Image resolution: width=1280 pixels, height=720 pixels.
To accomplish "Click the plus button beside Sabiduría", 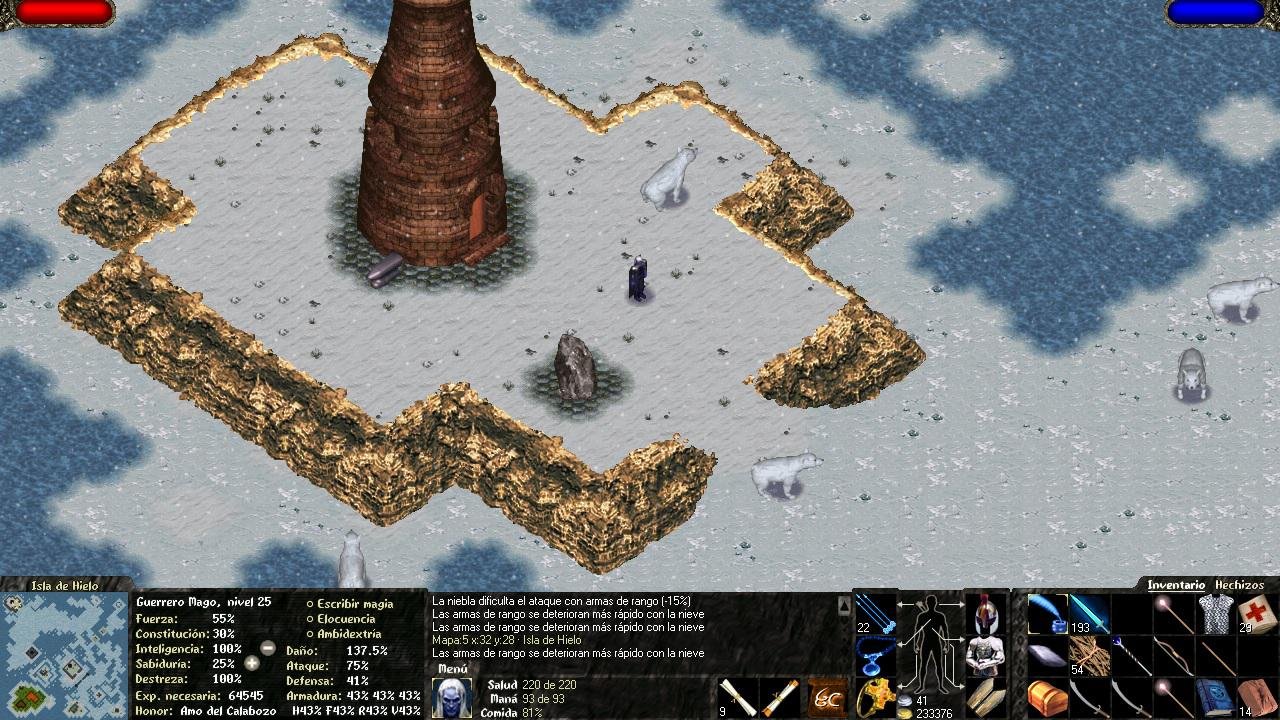I will click(253, 663).
